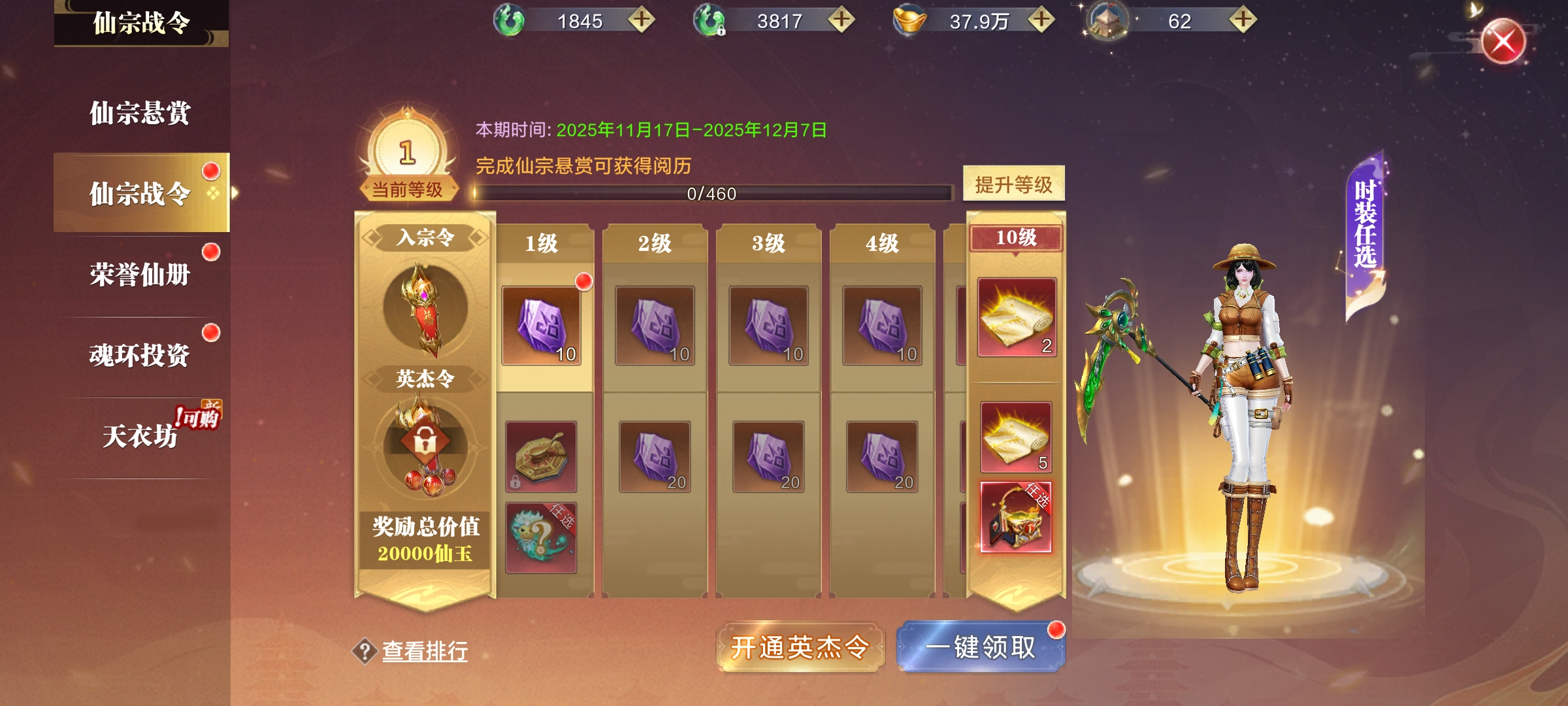Tap the locked 英杰令 emblem
Image resolution: width=1568 pixels, height=706 pixels.
pos(425,445)
